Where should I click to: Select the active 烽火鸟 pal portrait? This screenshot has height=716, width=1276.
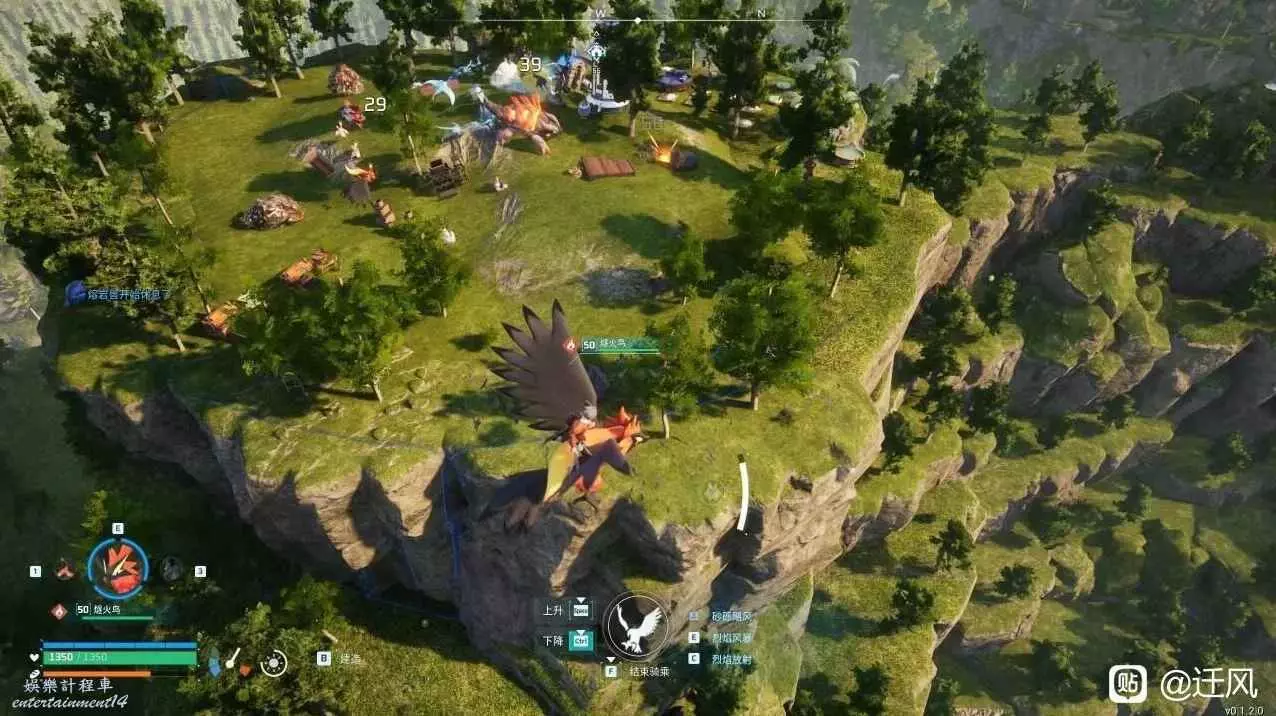tap(118, 567)
